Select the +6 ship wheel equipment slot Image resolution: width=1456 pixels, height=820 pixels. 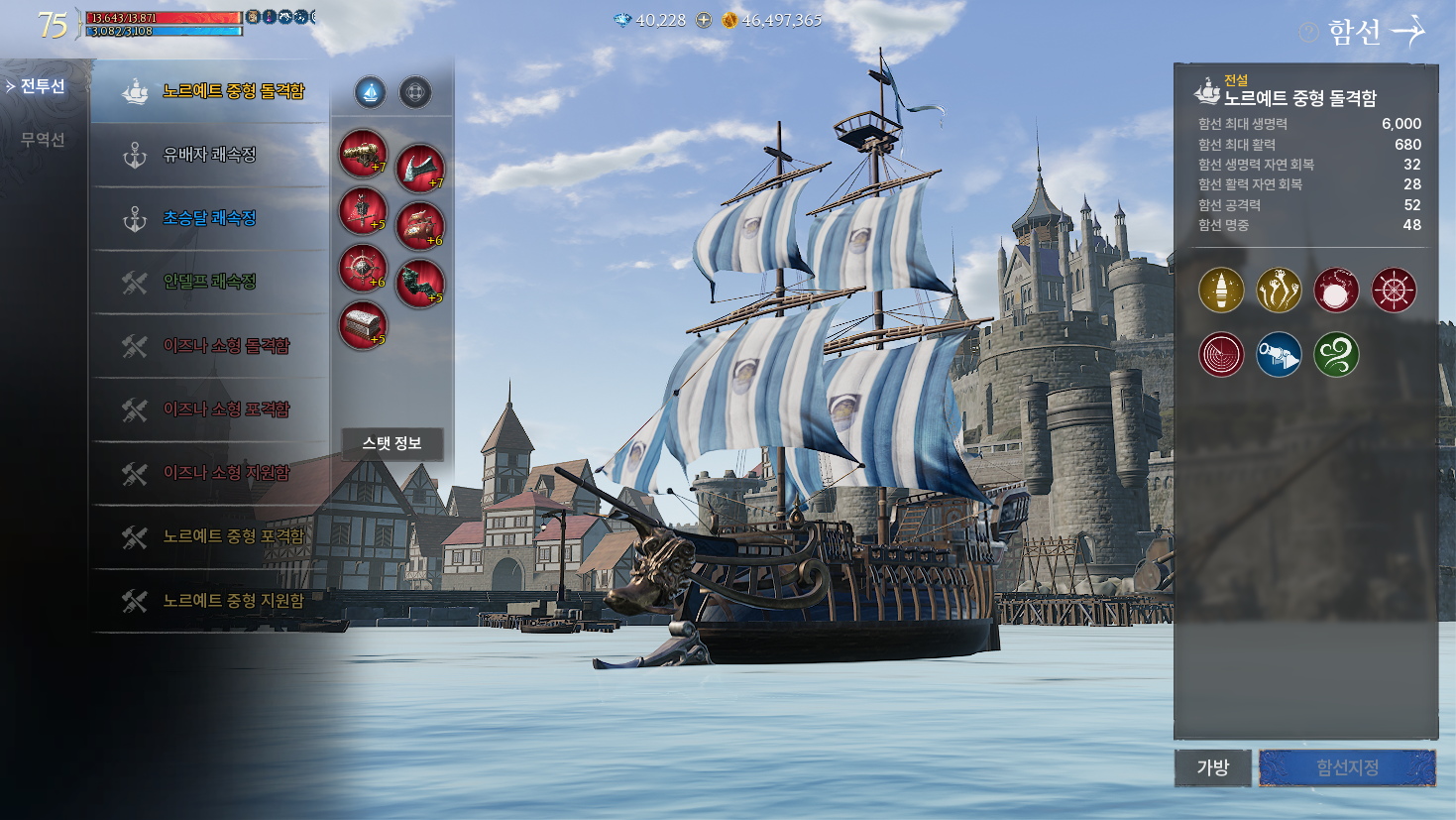[363, 268]
